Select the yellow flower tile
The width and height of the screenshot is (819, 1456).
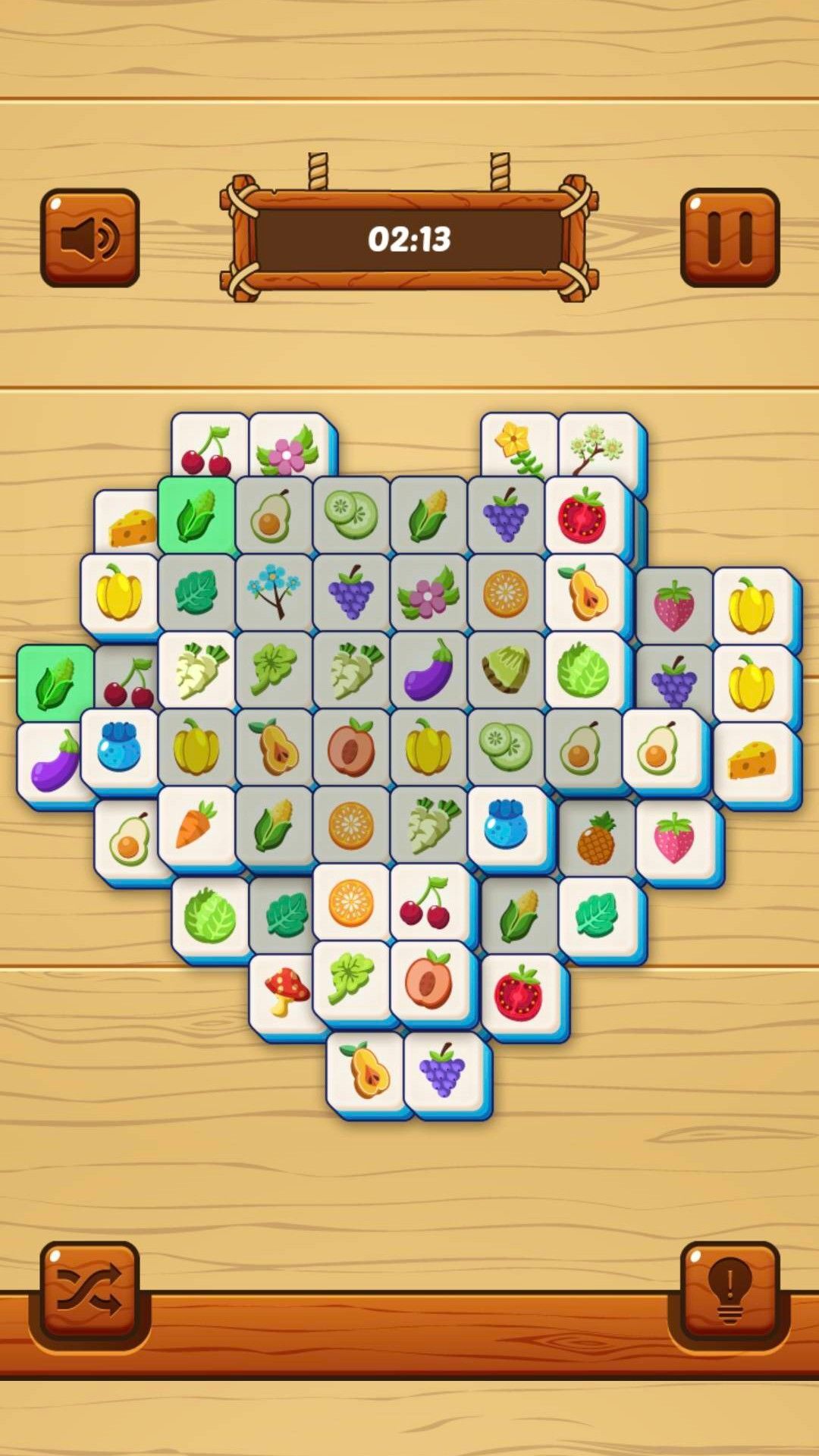point(517,446)
